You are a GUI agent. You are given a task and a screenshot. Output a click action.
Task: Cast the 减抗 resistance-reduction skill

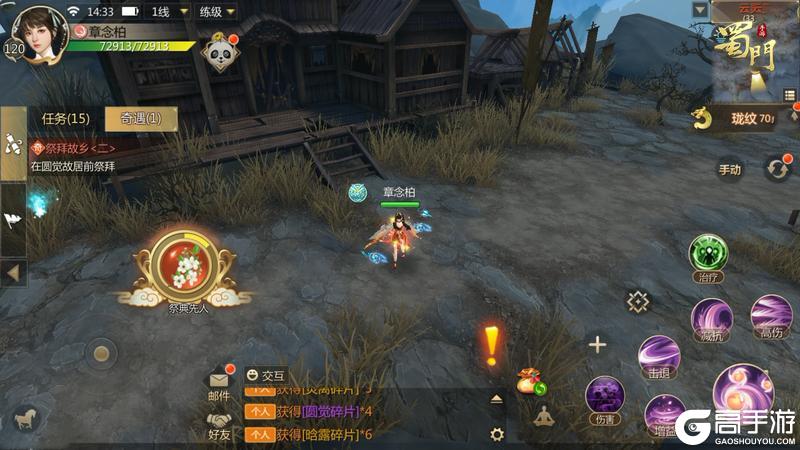click(711, 317)
